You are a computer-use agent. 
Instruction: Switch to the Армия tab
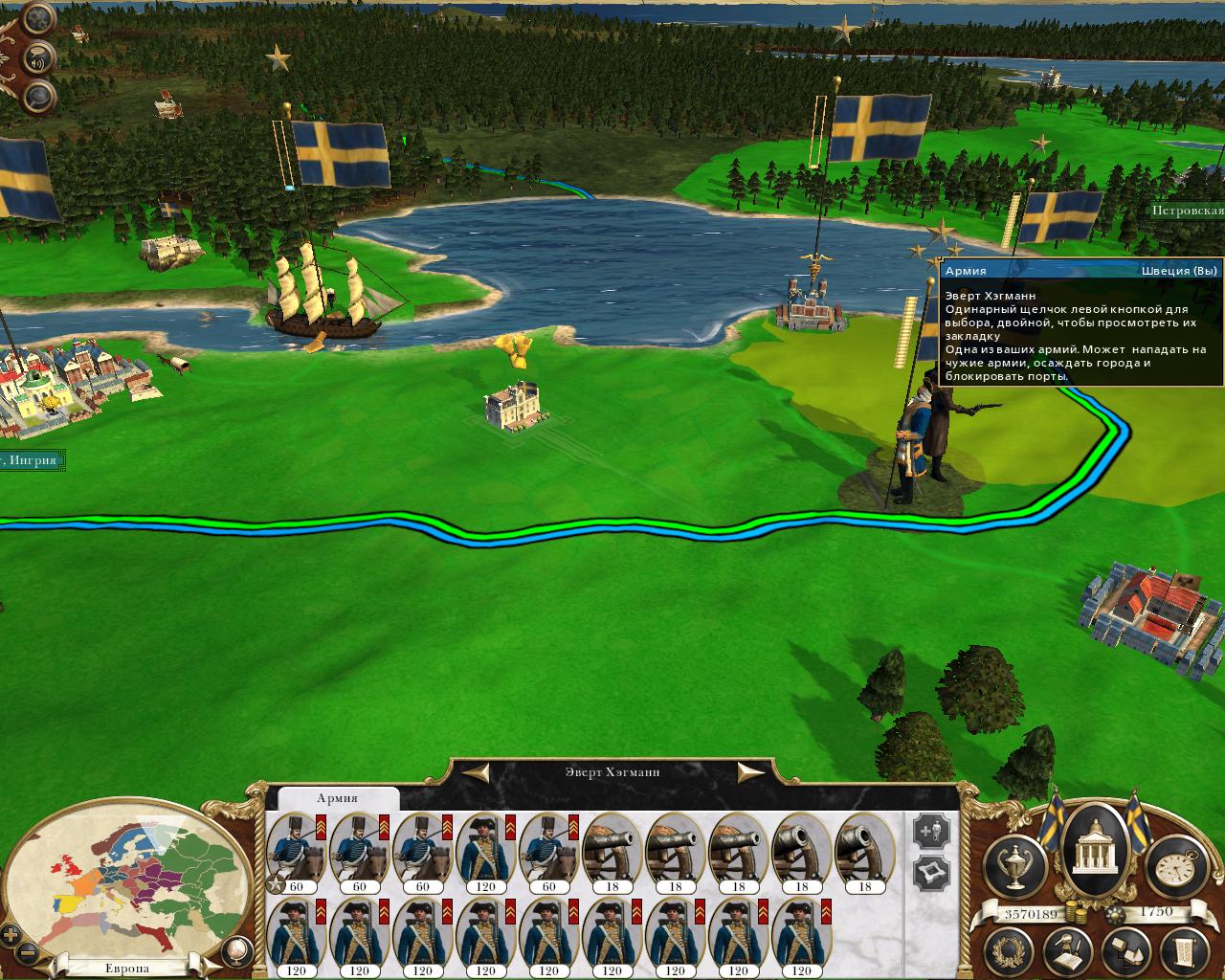[x=337, y=798]
